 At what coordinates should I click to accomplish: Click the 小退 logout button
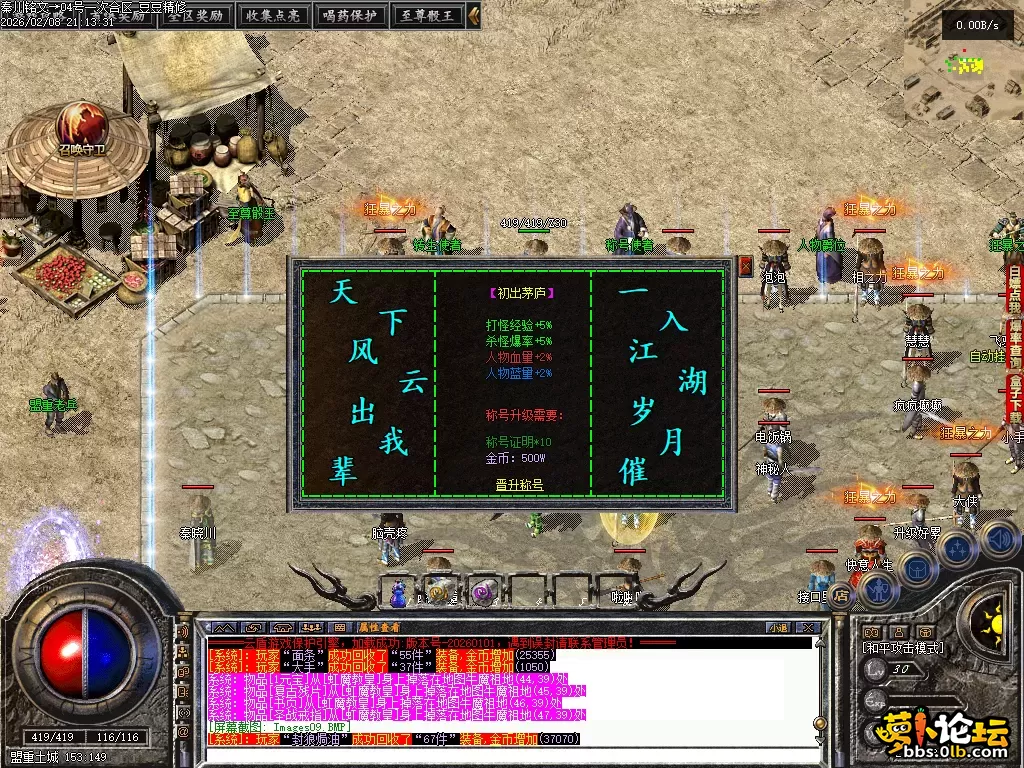(778, 628)
